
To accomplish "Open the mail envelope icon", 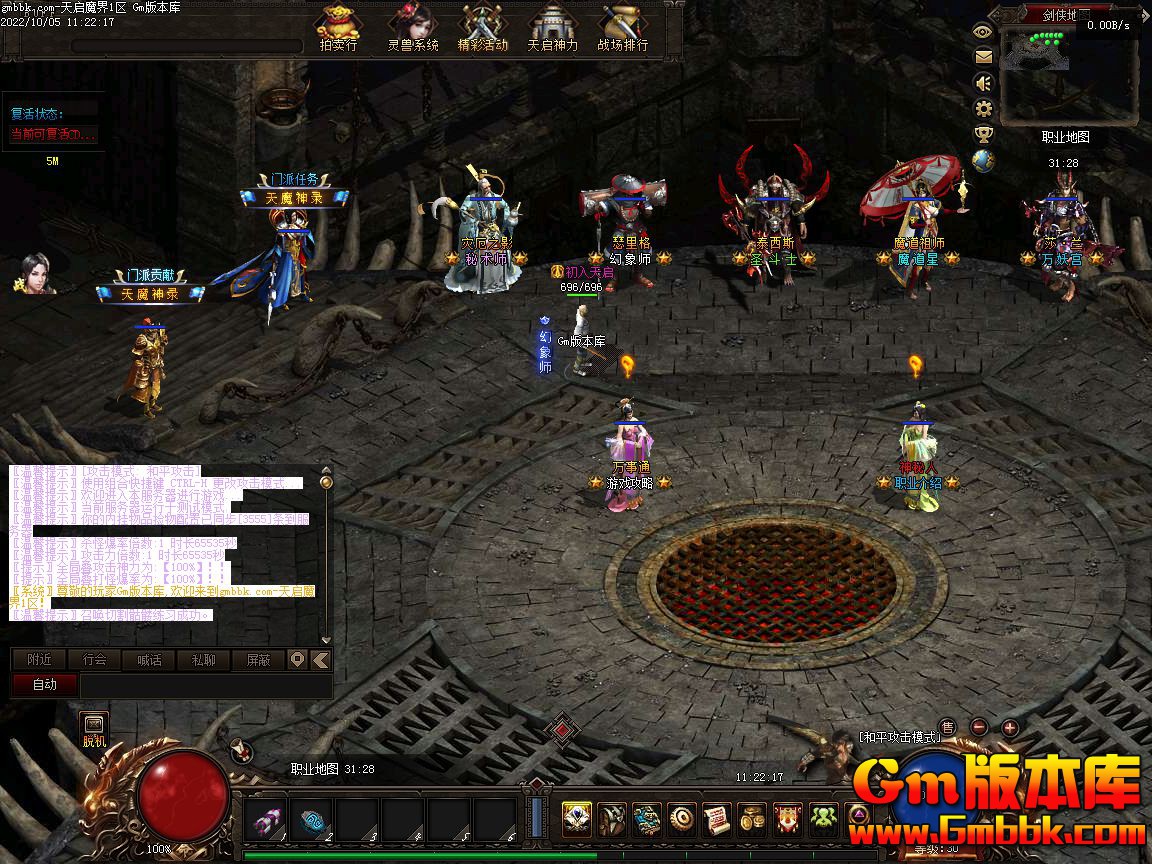I will (983, 57).
